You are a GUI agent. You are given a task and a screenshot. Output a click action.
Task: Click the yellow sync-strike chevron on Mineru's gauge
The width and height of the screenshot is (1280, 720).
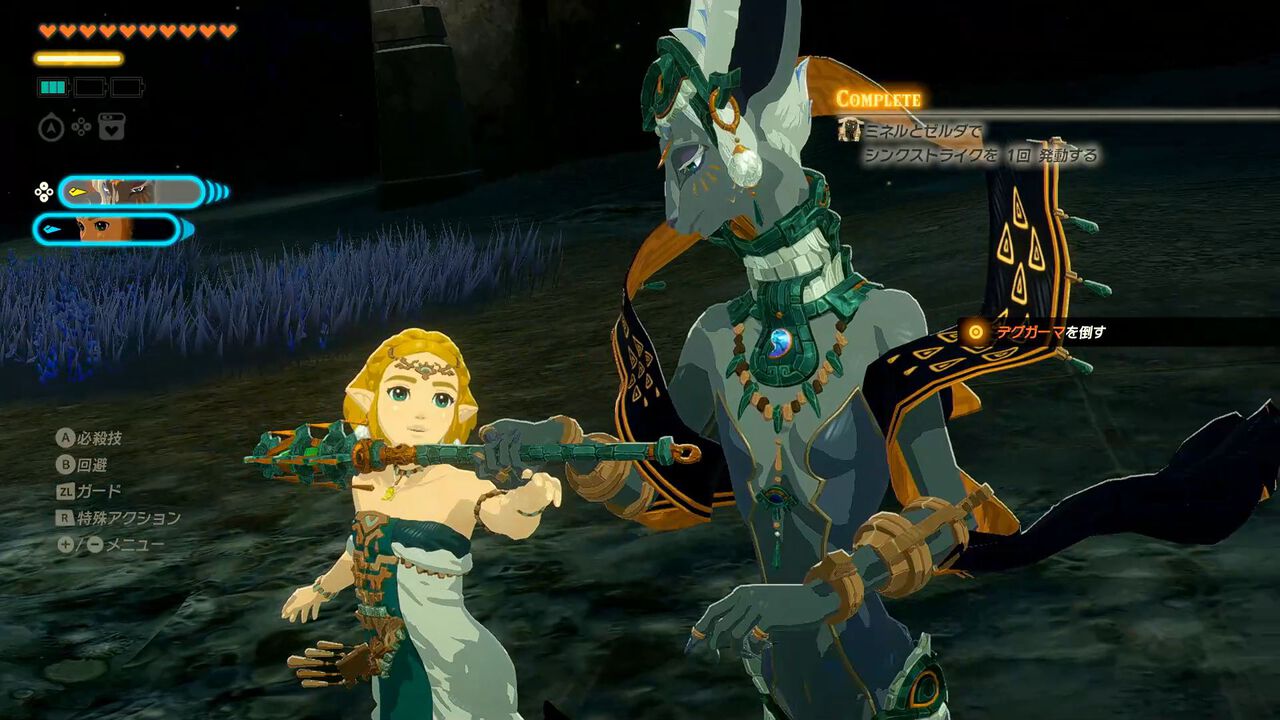(77, 192)
